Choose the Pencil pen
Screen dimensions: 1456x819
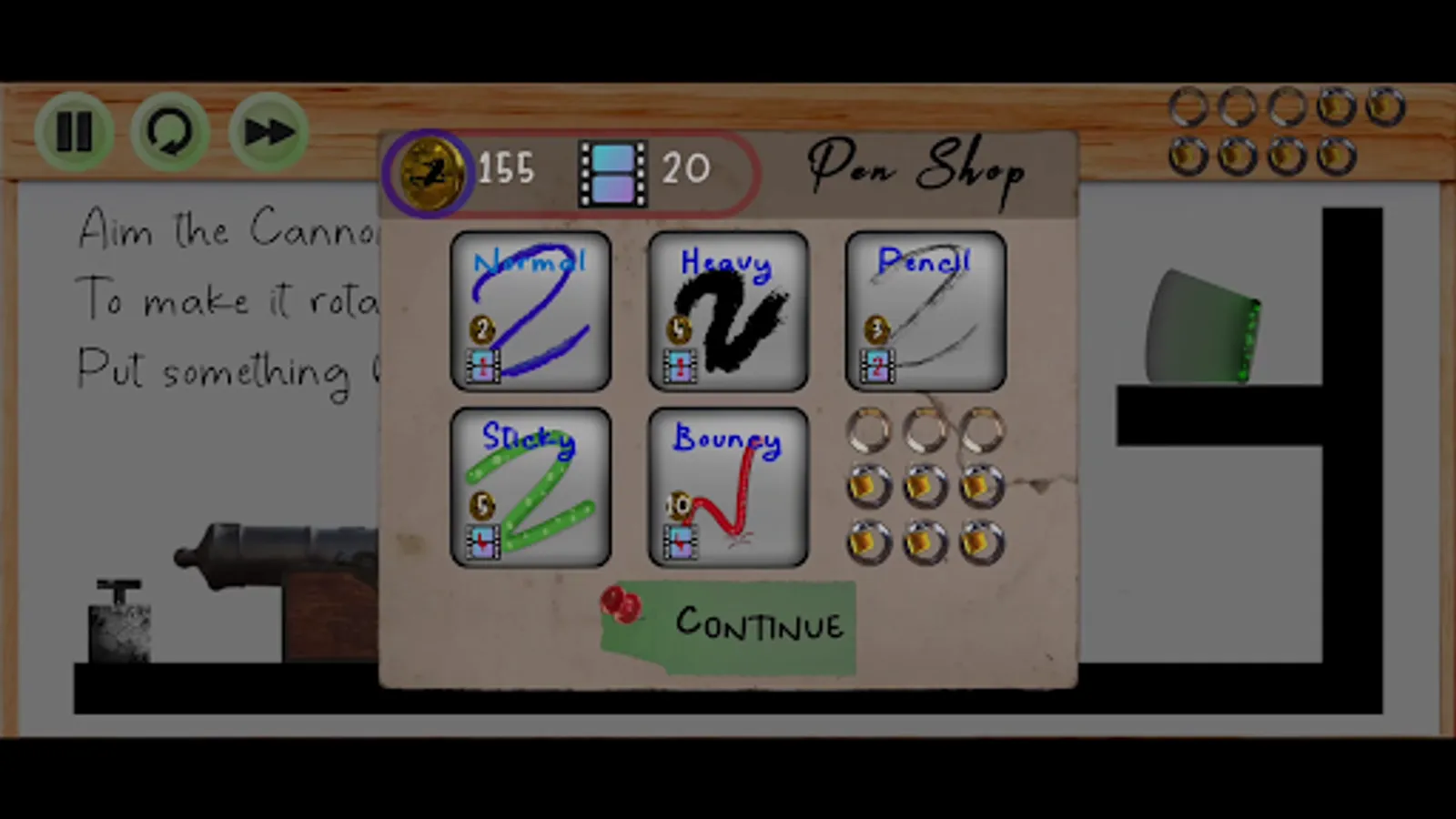(924, 311)
